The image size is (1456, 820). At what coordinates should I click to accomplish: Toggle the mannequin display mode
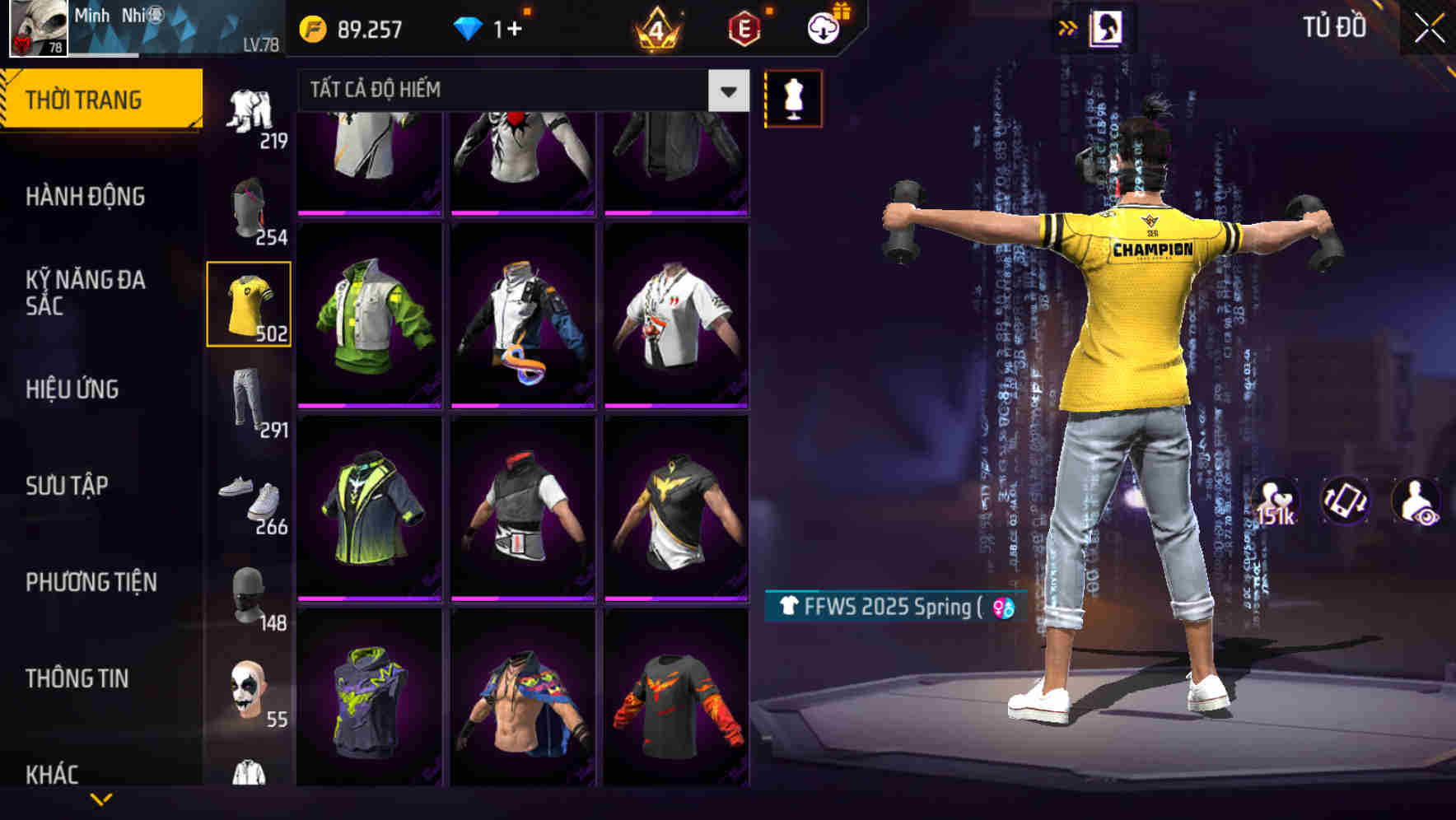click(x=793, y=97)
